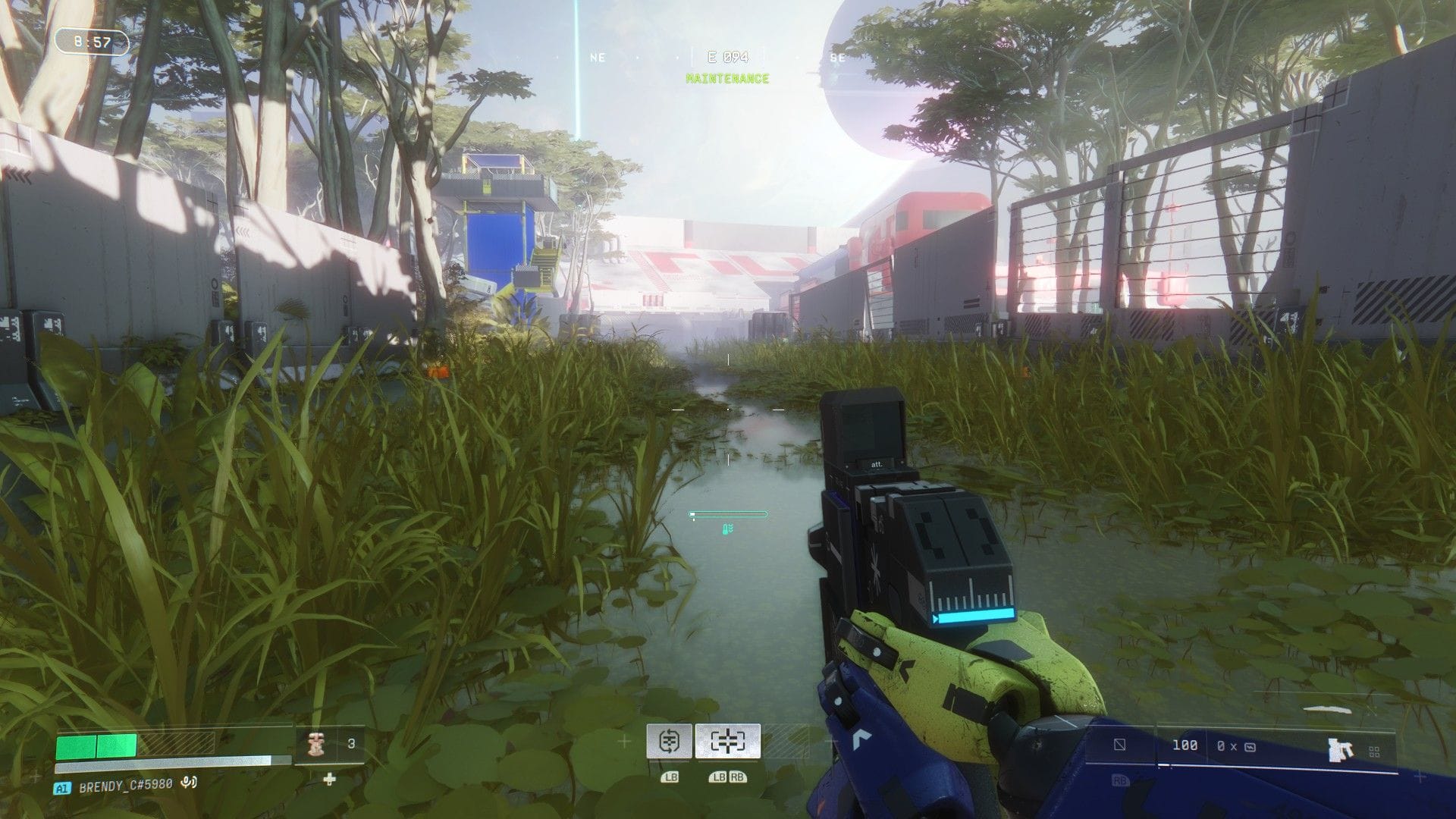Click the reticle ability icon above LB RB prompt
Viewport: 1456px width, 819px height.
(x=728, y=742)
